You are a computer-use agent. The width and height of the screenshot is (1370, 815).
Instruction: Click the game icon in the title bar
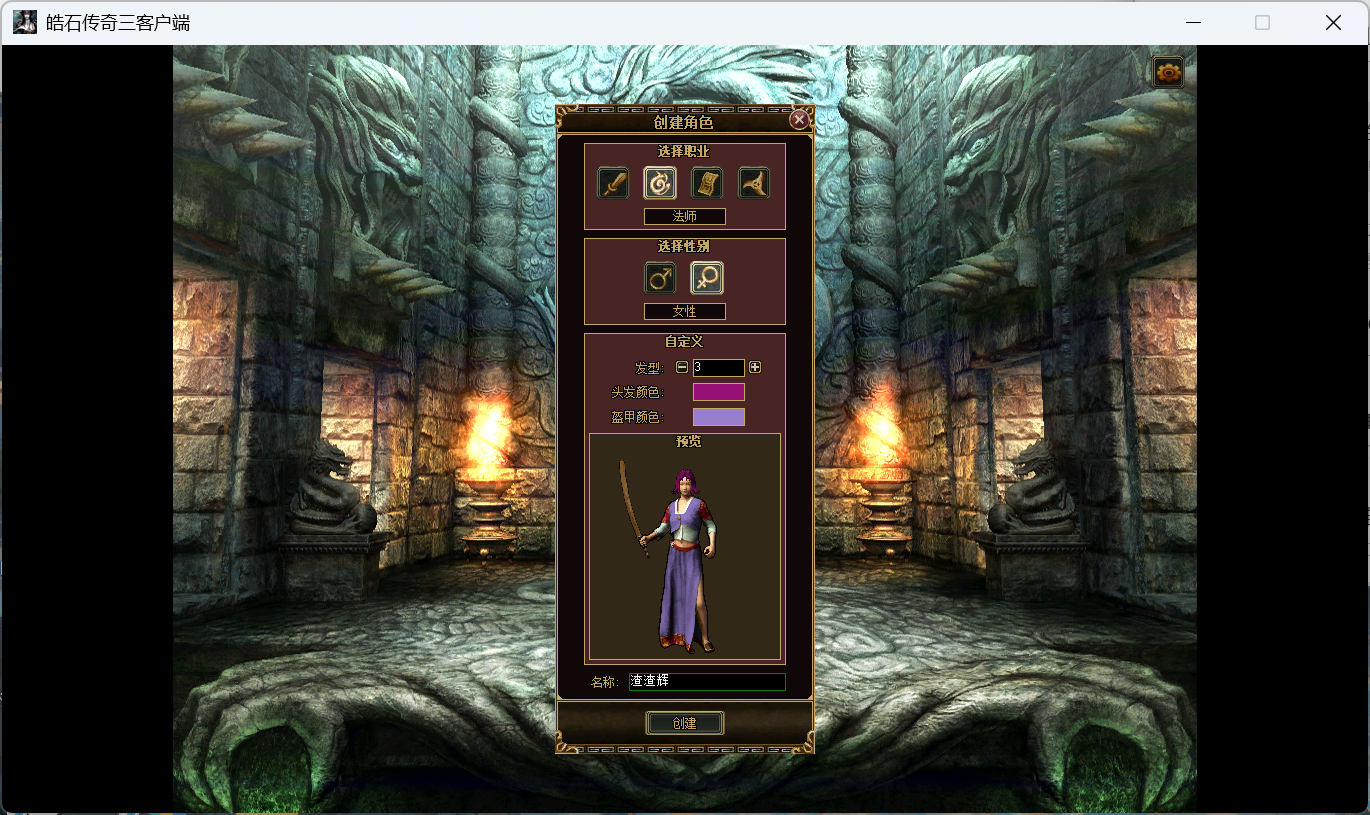24,21
